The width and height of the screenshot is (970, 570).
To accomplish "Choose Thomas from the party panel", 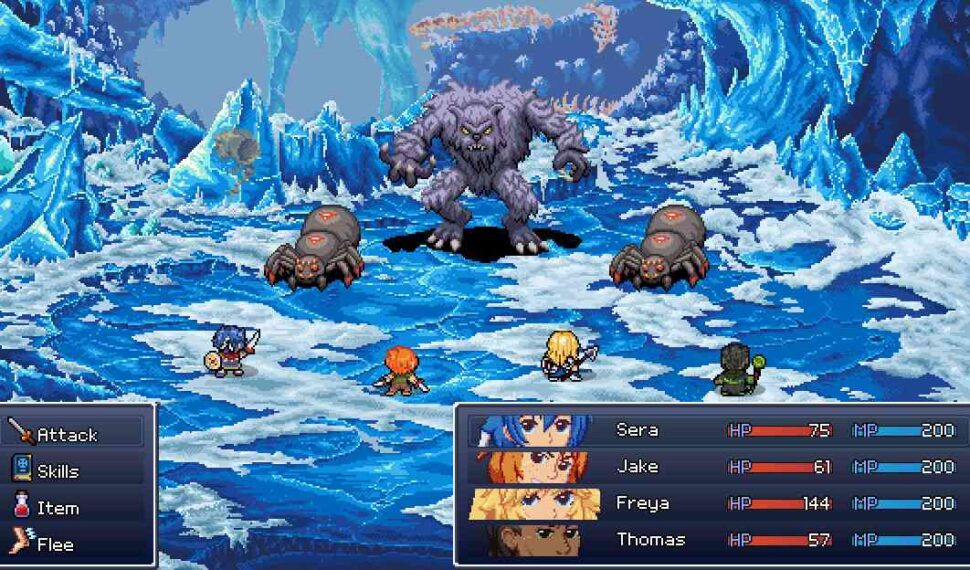I will click(x=712, y=540).
